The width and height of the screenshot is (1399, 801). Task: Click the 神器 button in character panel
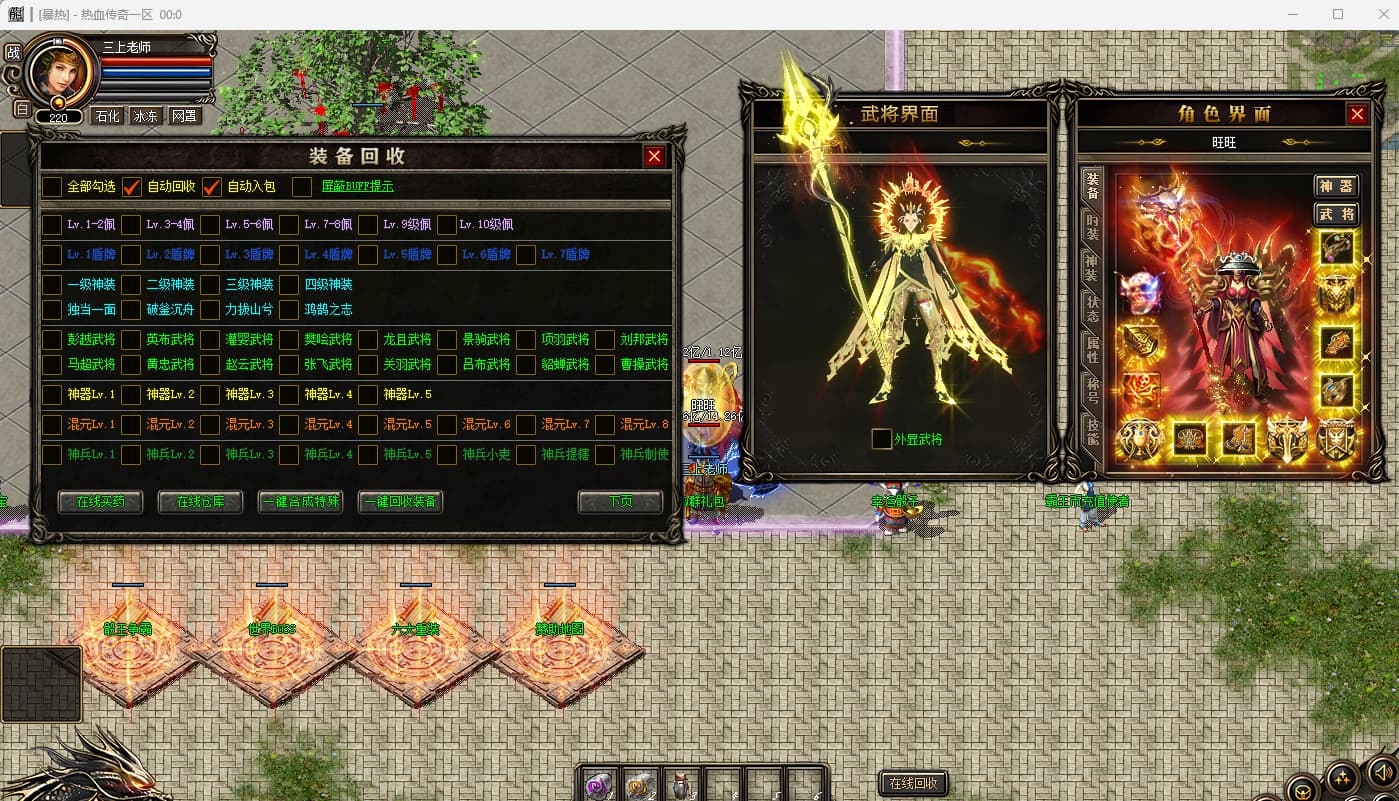pyautogui.click(x=1336, y=186)
